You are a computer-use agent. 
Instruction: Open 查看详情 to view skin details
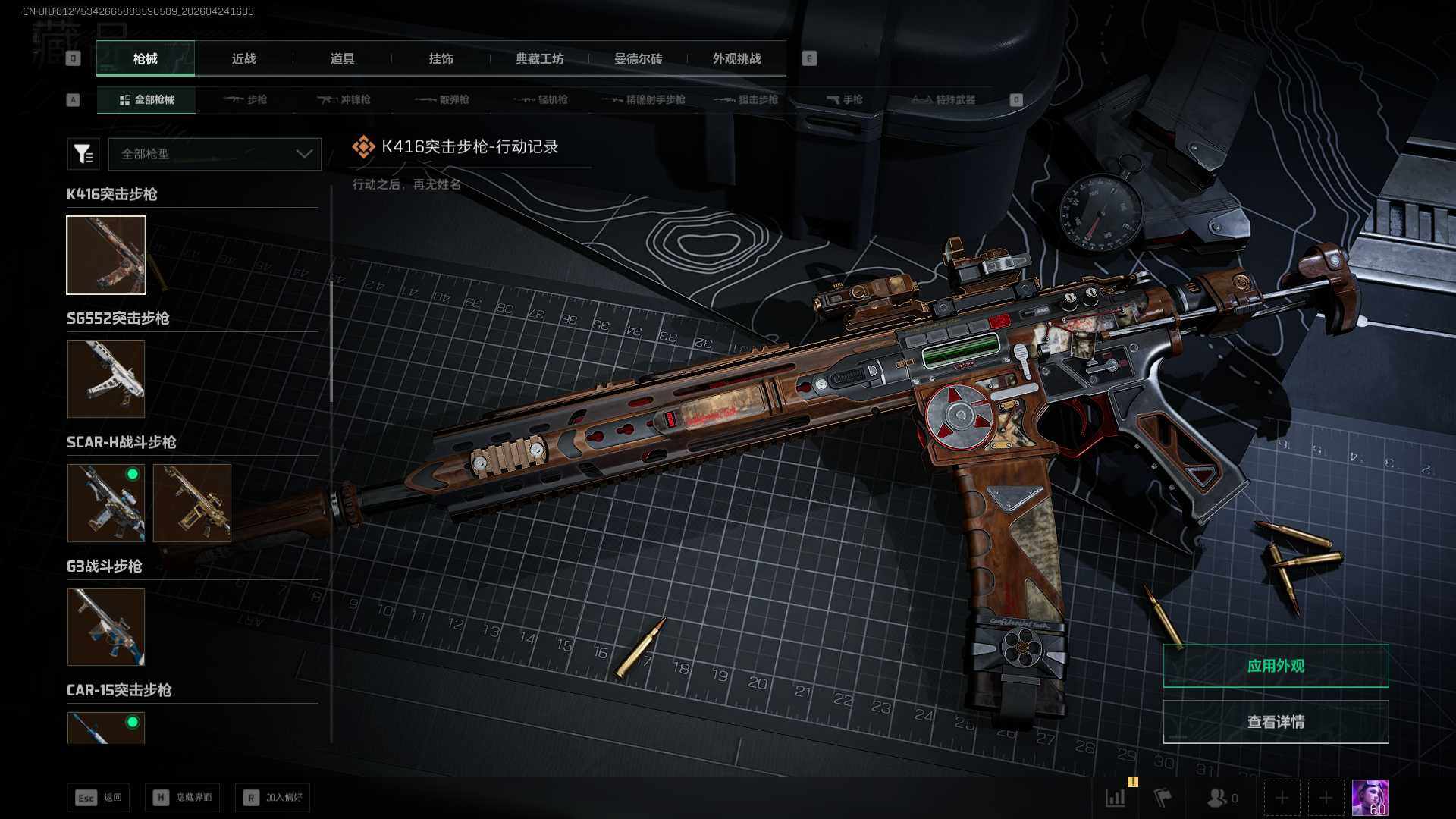tap(1276, 722)
